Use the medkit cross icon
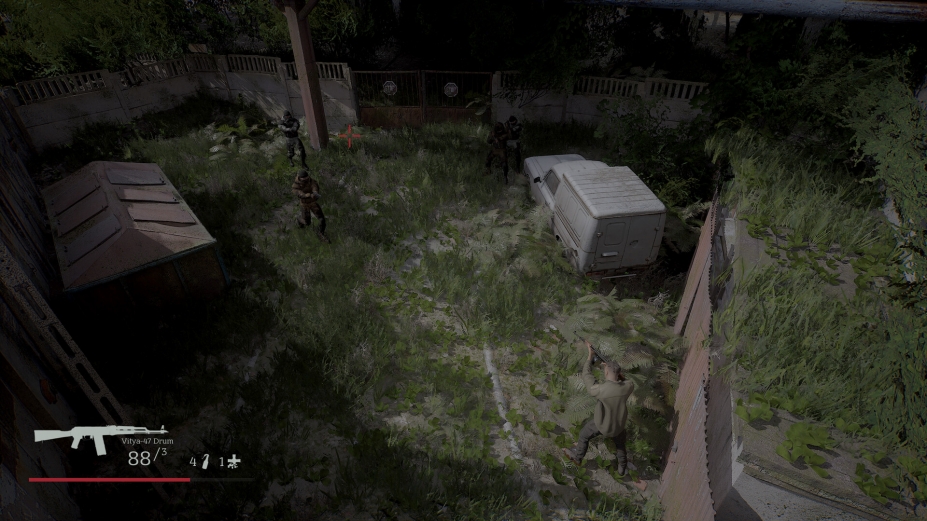Screen dimensions: 927x521 pyautogui.click(x=234, y=461)
